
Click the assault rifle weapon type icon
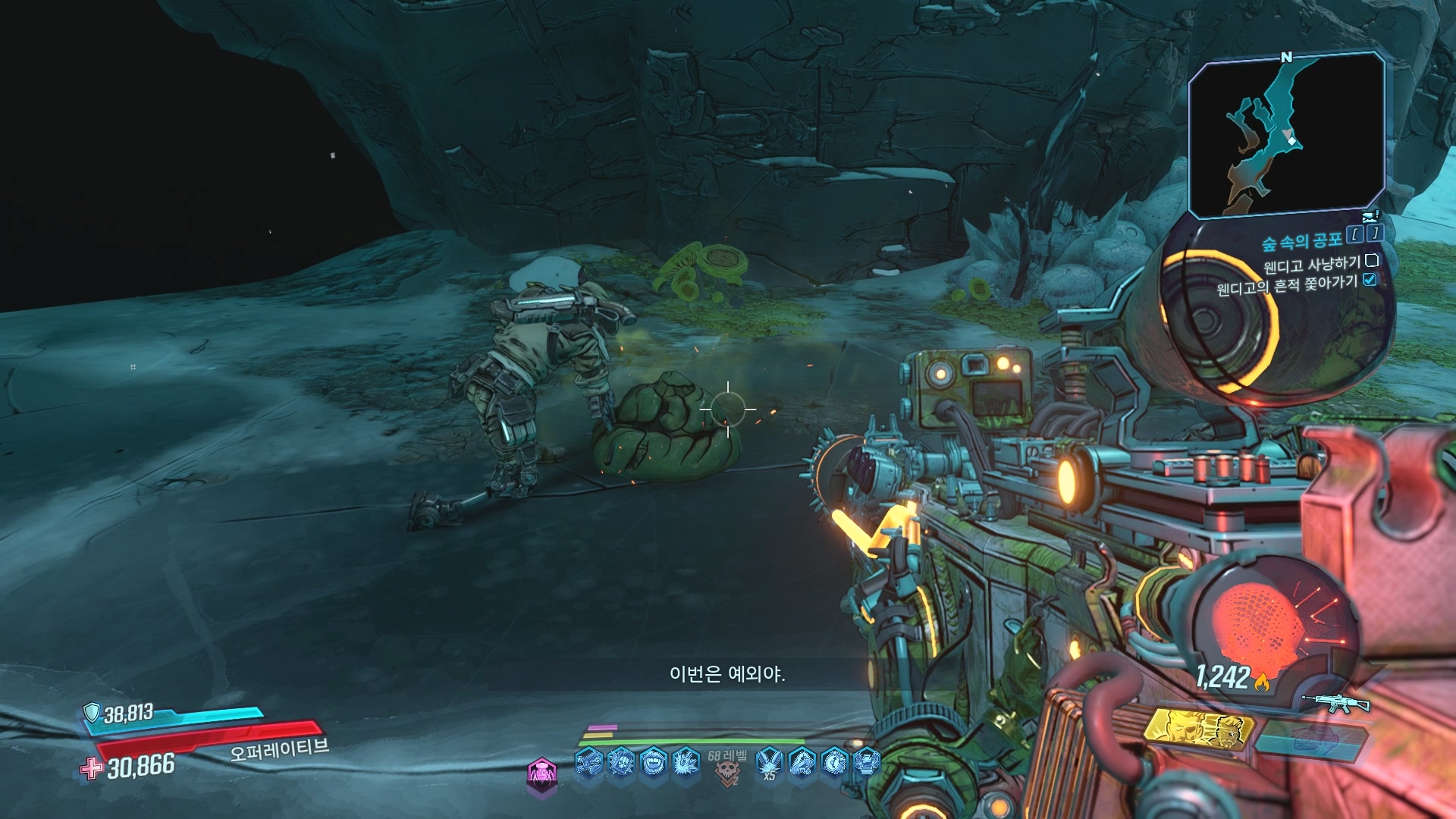click(x=1335, y=704)
